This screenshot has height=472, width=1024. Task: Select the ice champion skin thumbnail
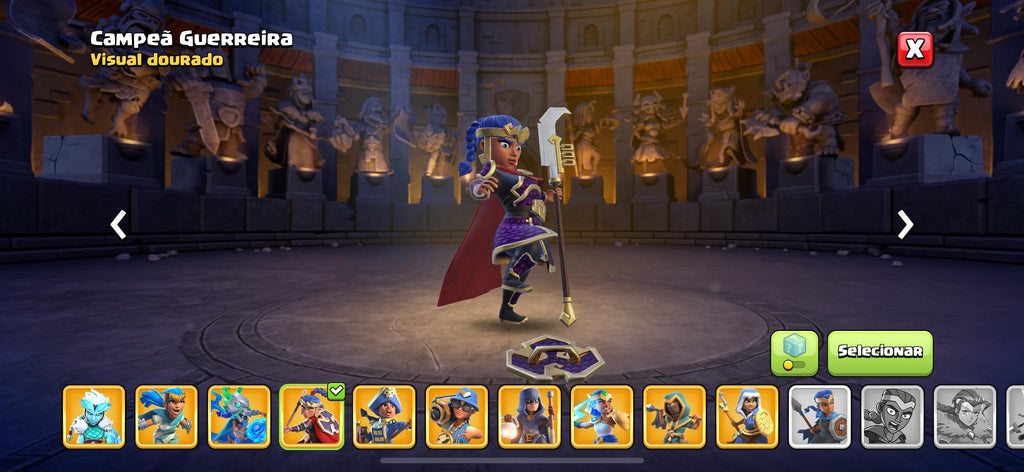point(94,416)
